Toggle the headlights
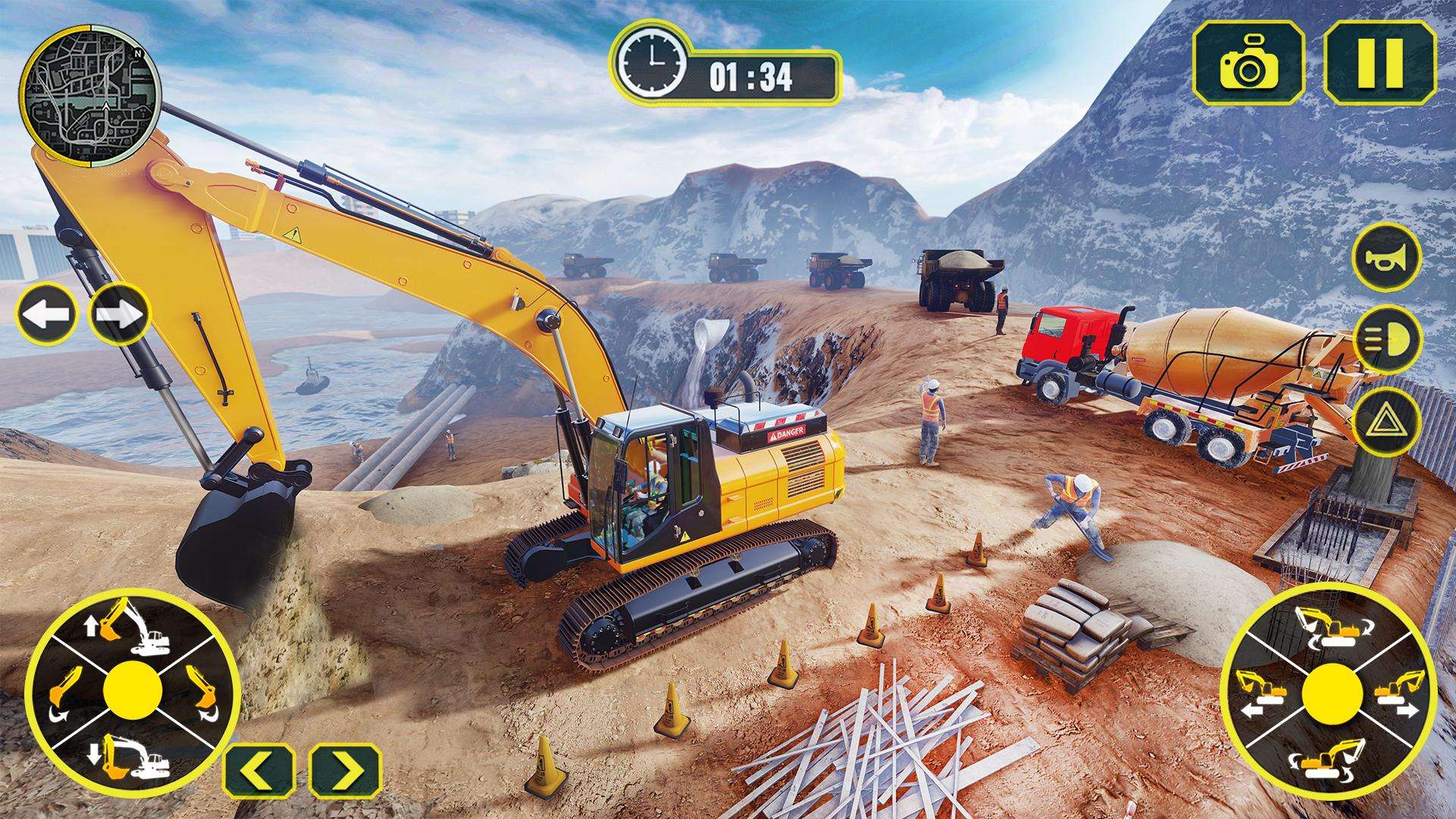The width and height of the screenshot is (1456, 819). [x=1386, y=337]
